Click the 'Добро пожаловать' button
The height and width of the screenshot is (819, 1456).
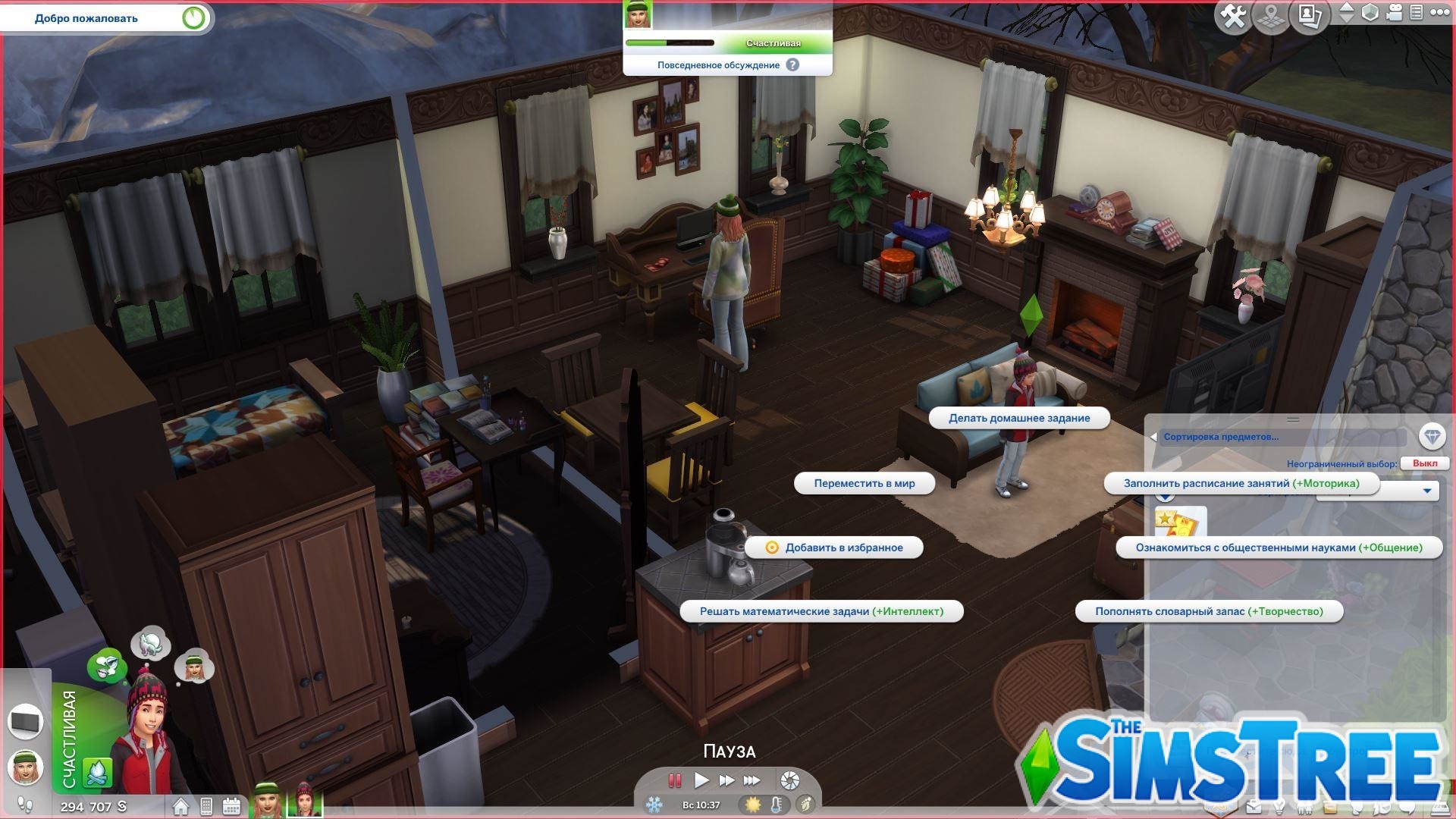point(86,17)
